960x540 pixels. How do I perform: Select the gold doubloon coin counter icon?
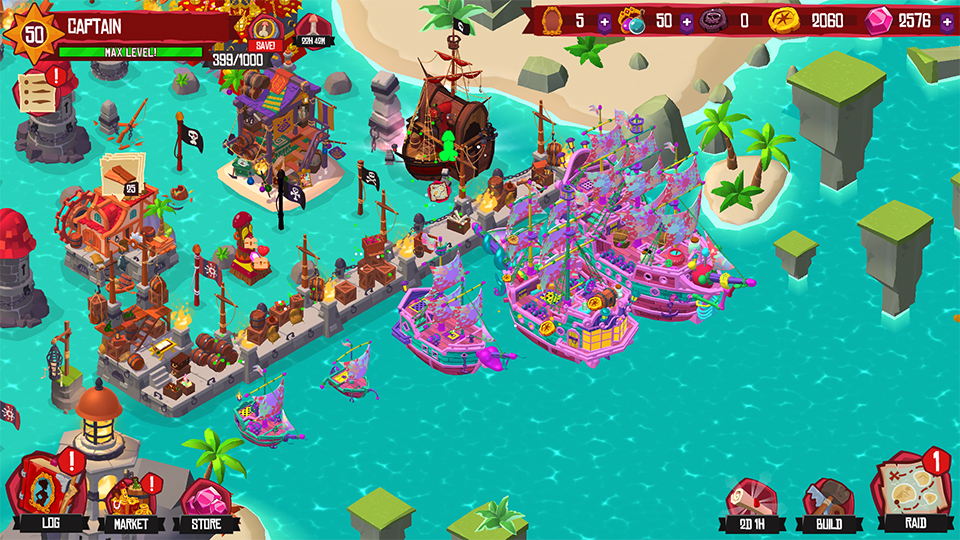point(783,21)
